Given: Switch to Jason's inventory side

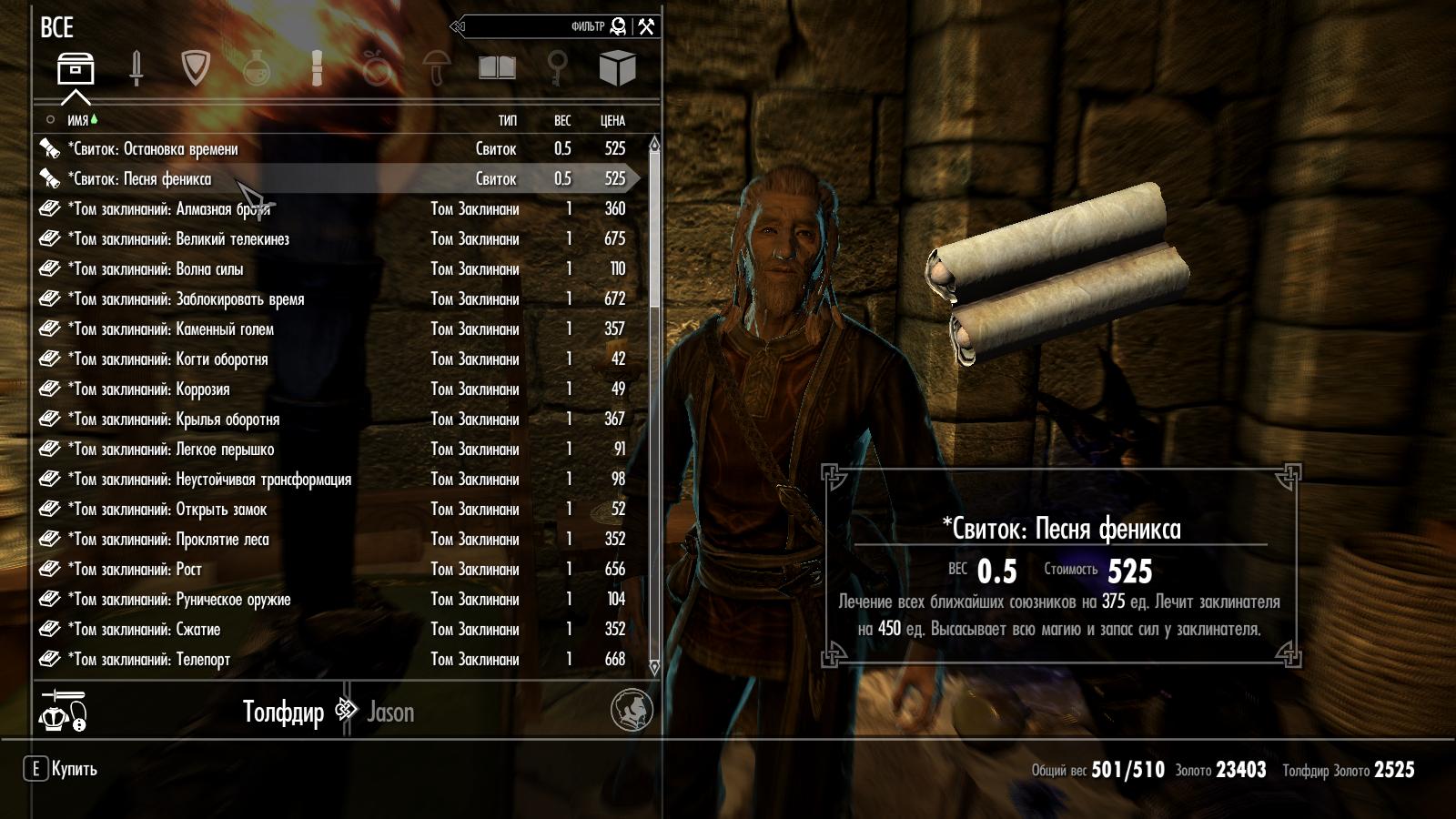Looking at the screenshot, I should point(390,712).
